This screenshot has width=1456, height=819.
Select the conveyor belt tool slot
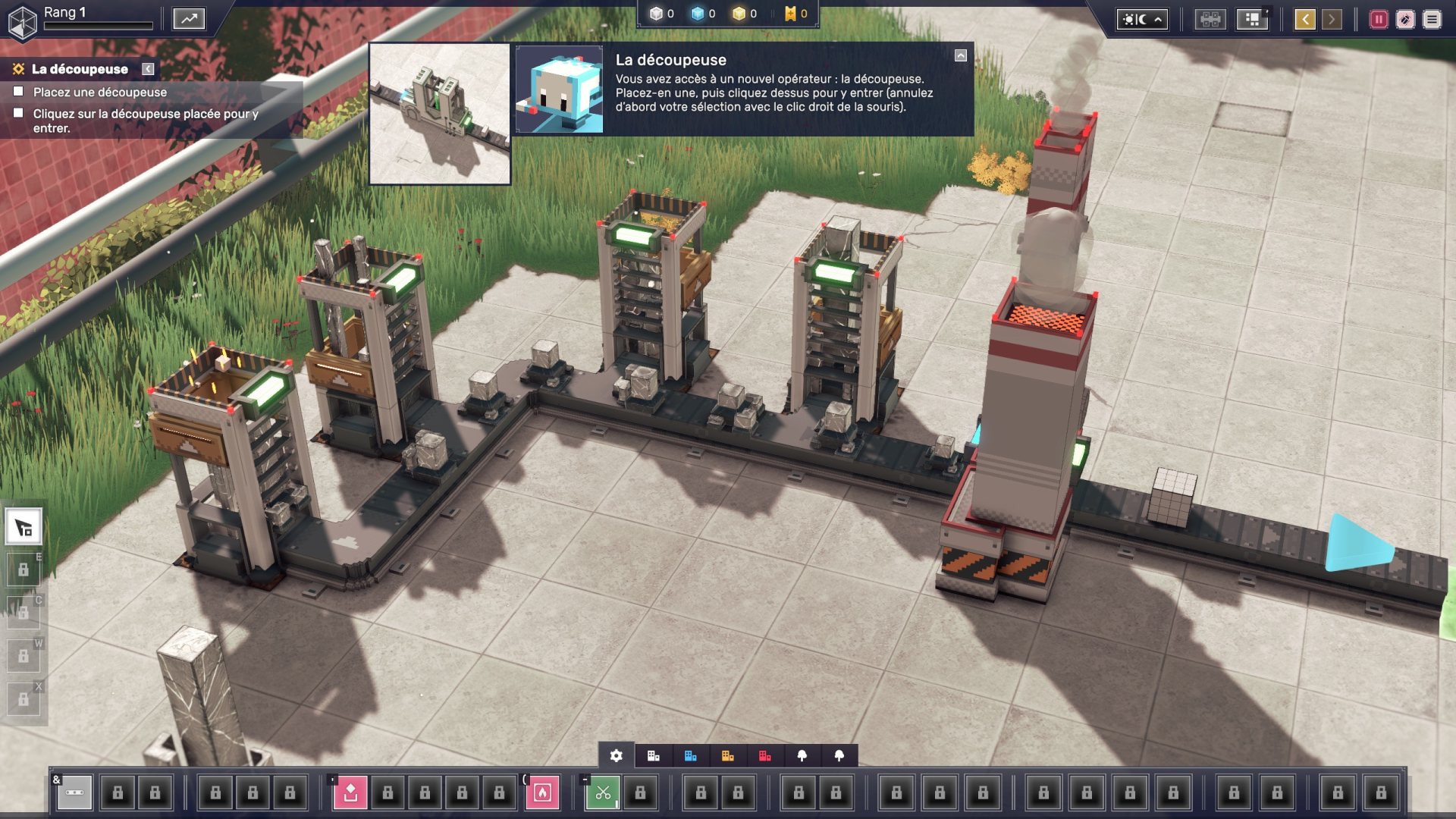(74, 792)
